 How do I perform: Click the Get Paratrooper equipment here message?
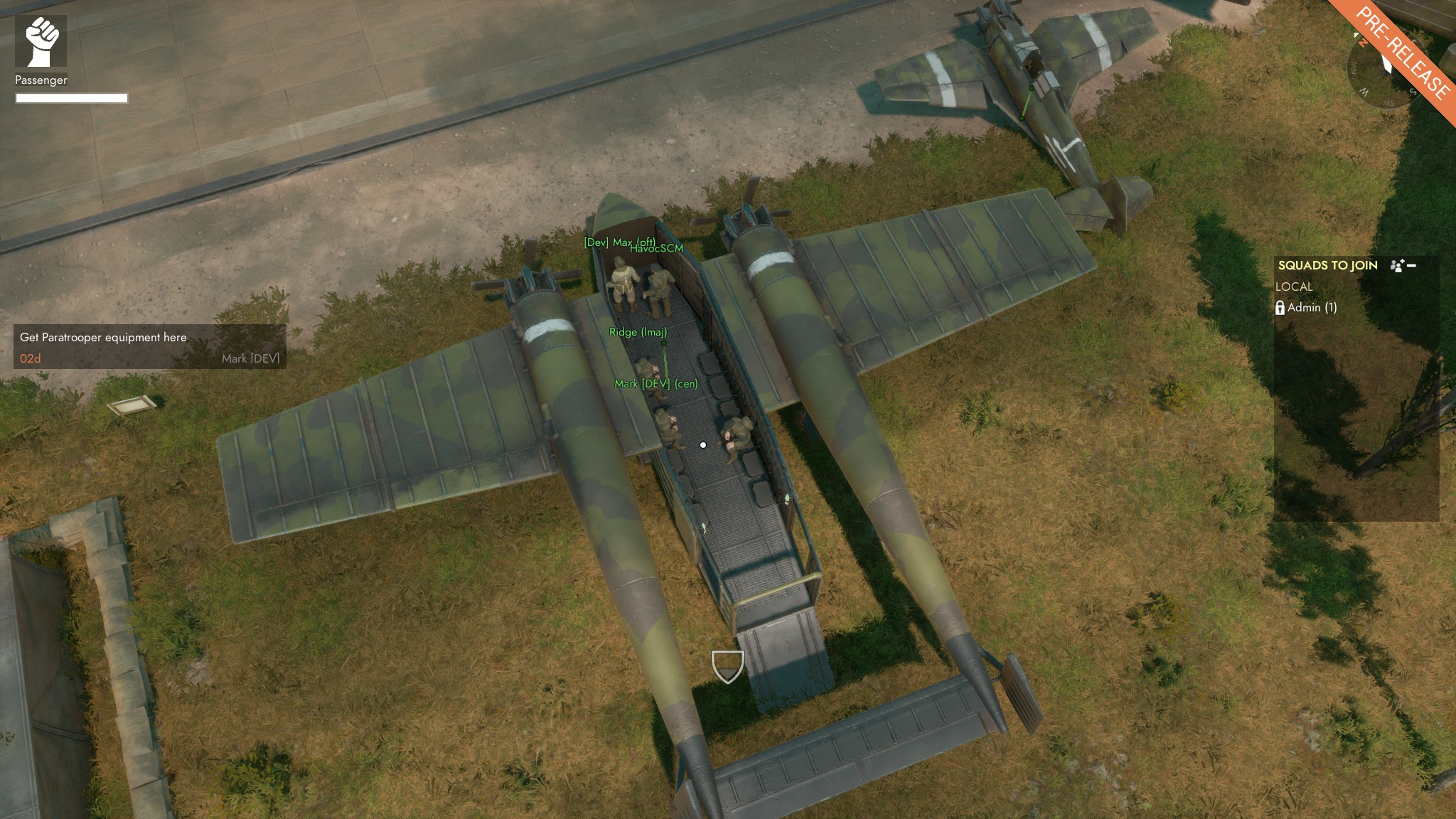[104, 337]
